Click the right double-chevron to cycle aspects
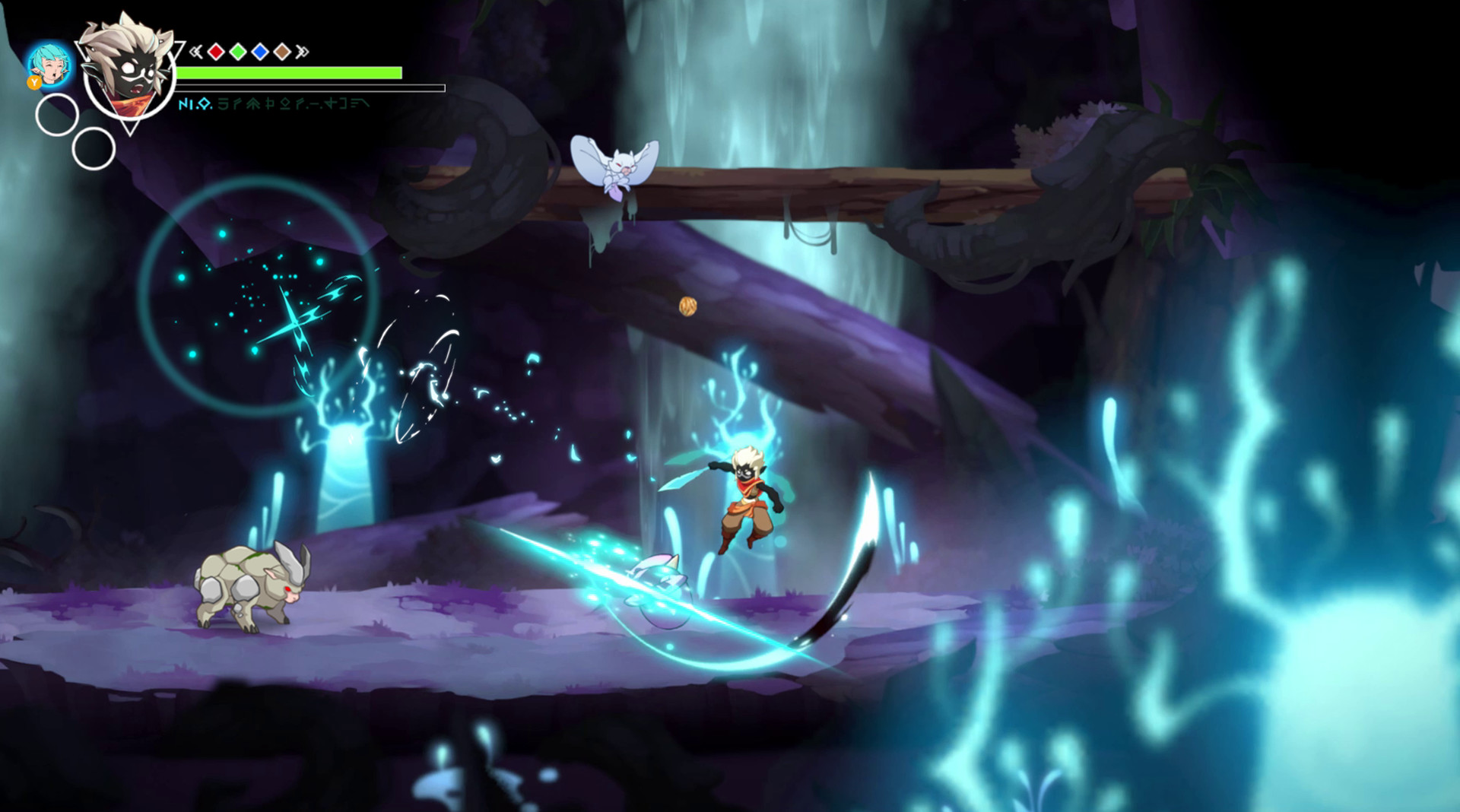The width and height of the screenshot is (1460, 812). point(303,51)
